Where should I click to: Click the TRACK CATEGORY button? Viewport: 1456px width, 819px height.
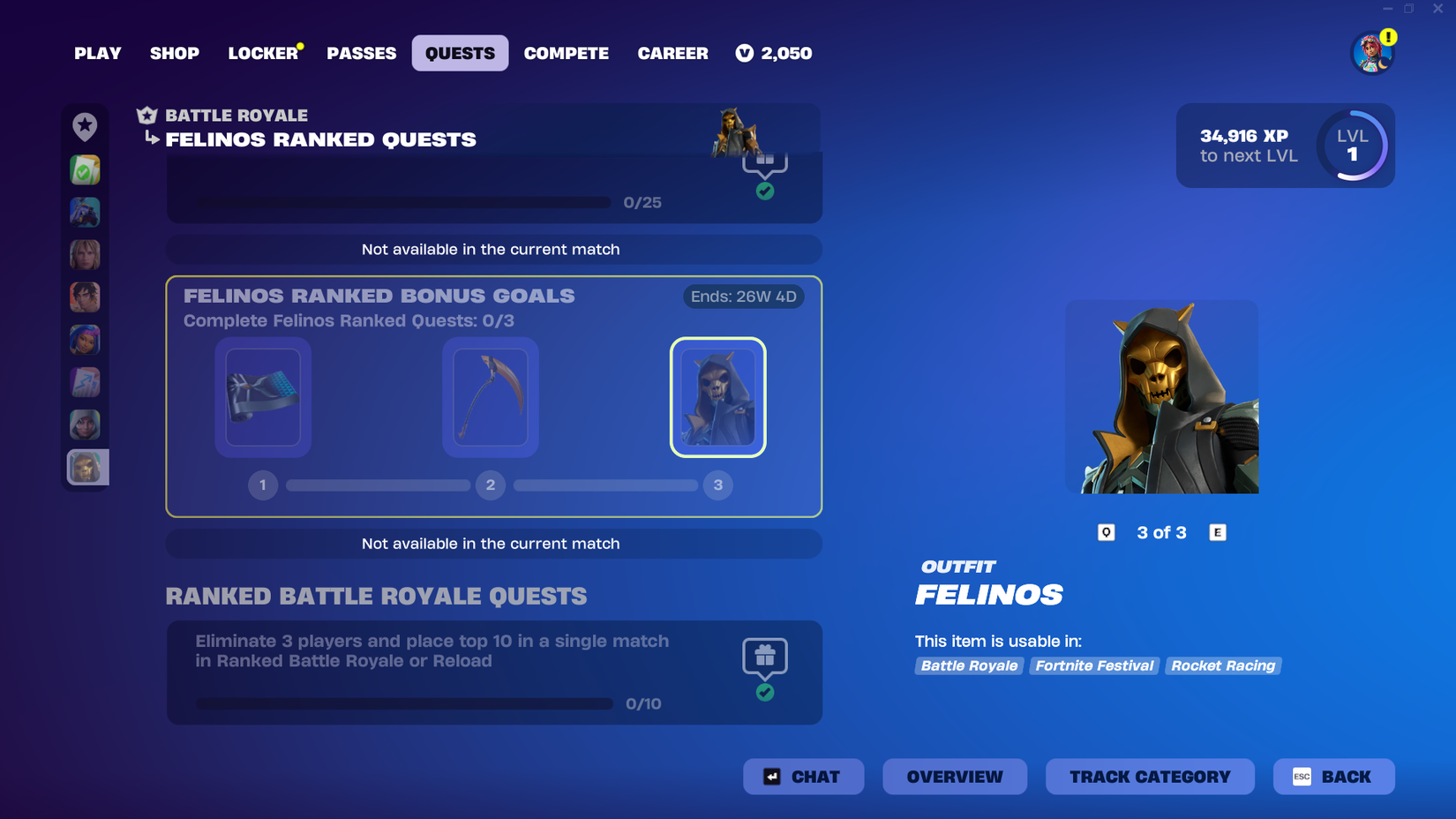[1150, 777]
